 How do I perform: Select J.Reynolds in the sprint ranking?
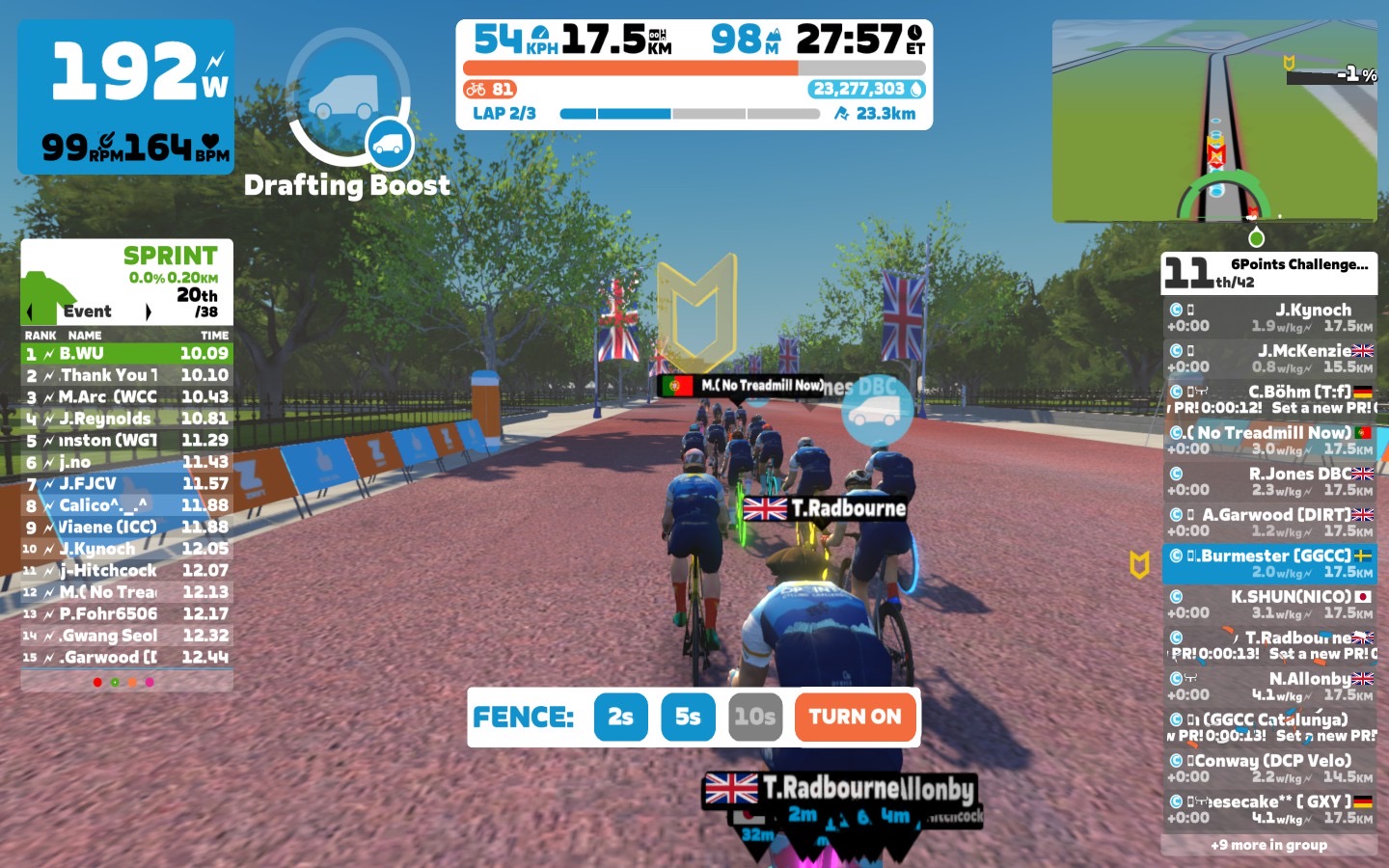click(126, 419)
